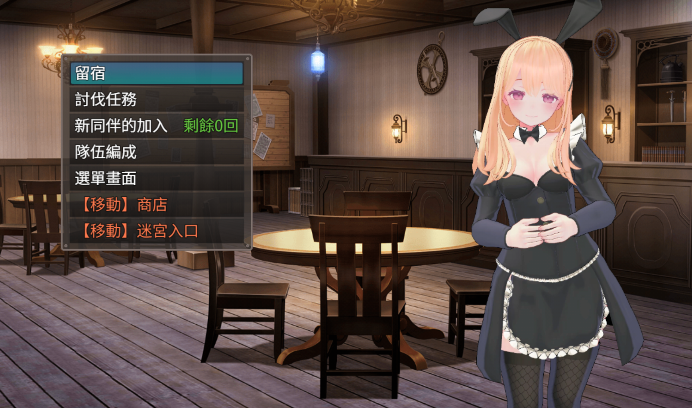Move to the 商店 shop
The width and height of the screenshot is (692, 408).
point(157,205)
